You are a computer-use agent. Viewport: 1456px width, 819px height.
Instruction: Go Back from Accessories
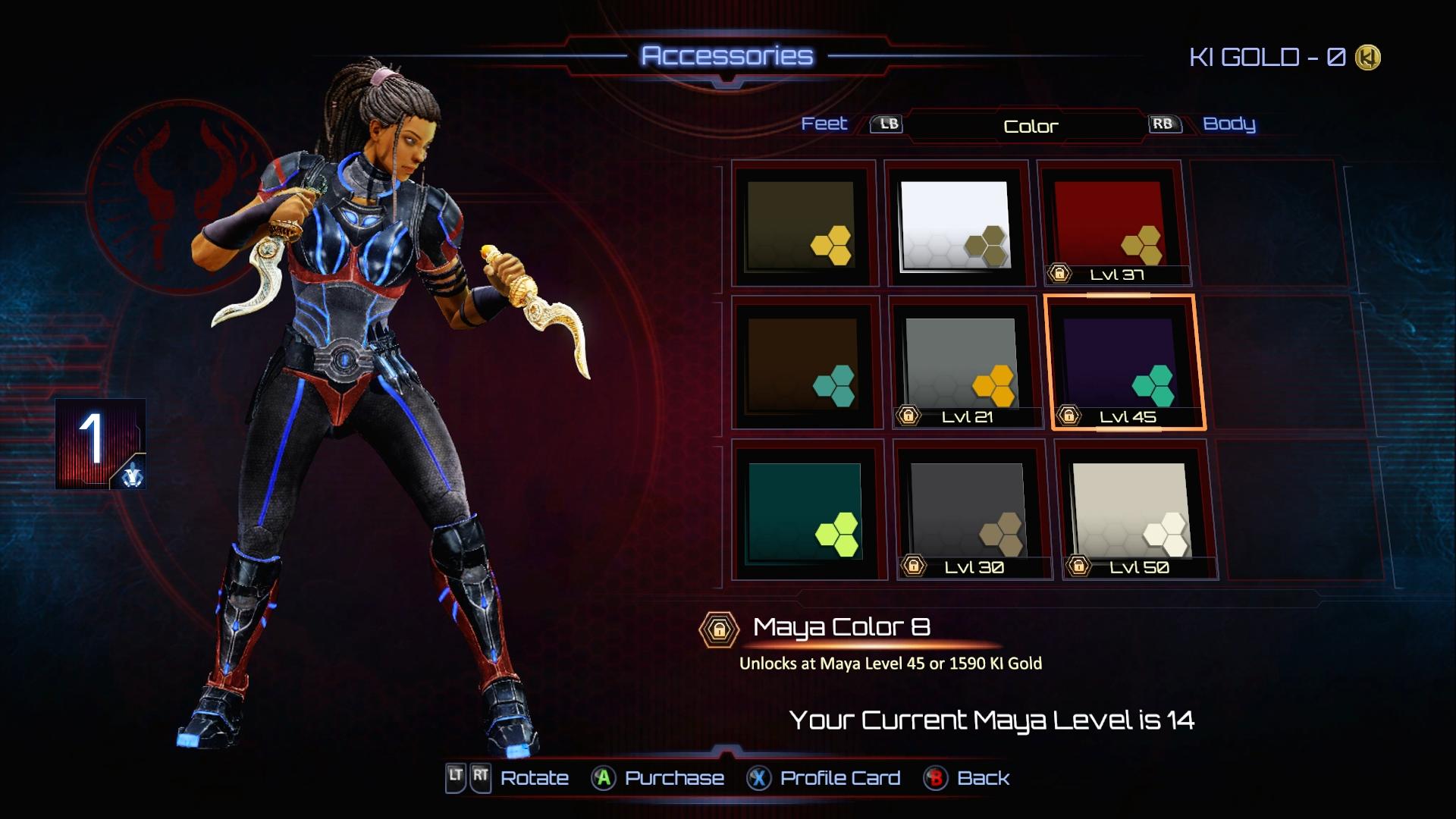tap(968, 778)
